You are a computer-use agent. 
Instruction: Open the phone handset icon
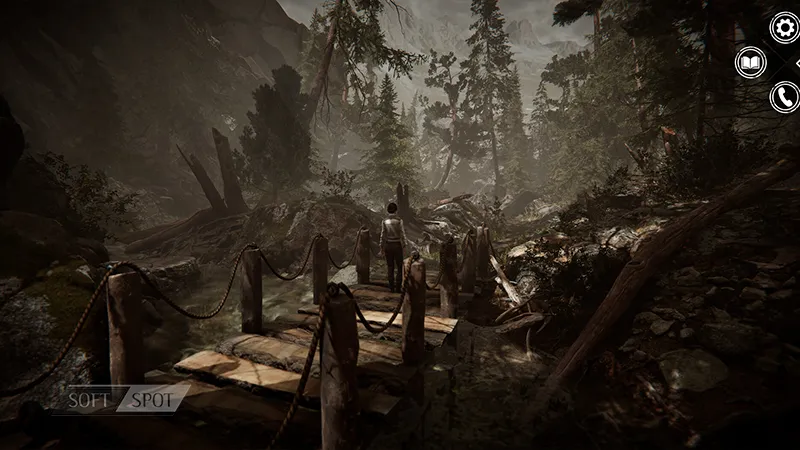tap(784, 97)
